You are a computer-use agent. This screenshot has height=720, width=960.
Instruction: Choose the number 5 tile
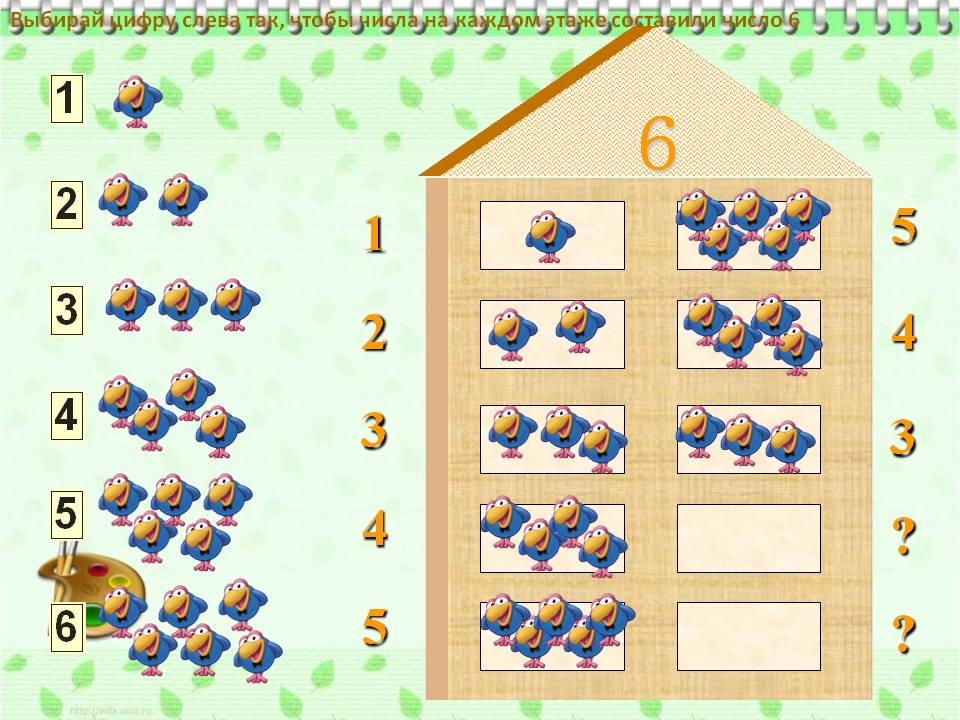[x=66, y=515]
